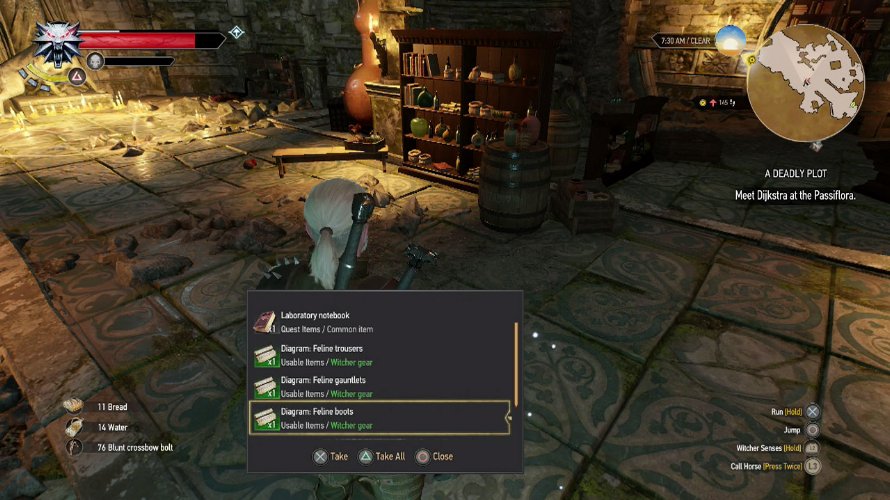Select the Laboratory notebook loot entry

click(x=380, y=320)
